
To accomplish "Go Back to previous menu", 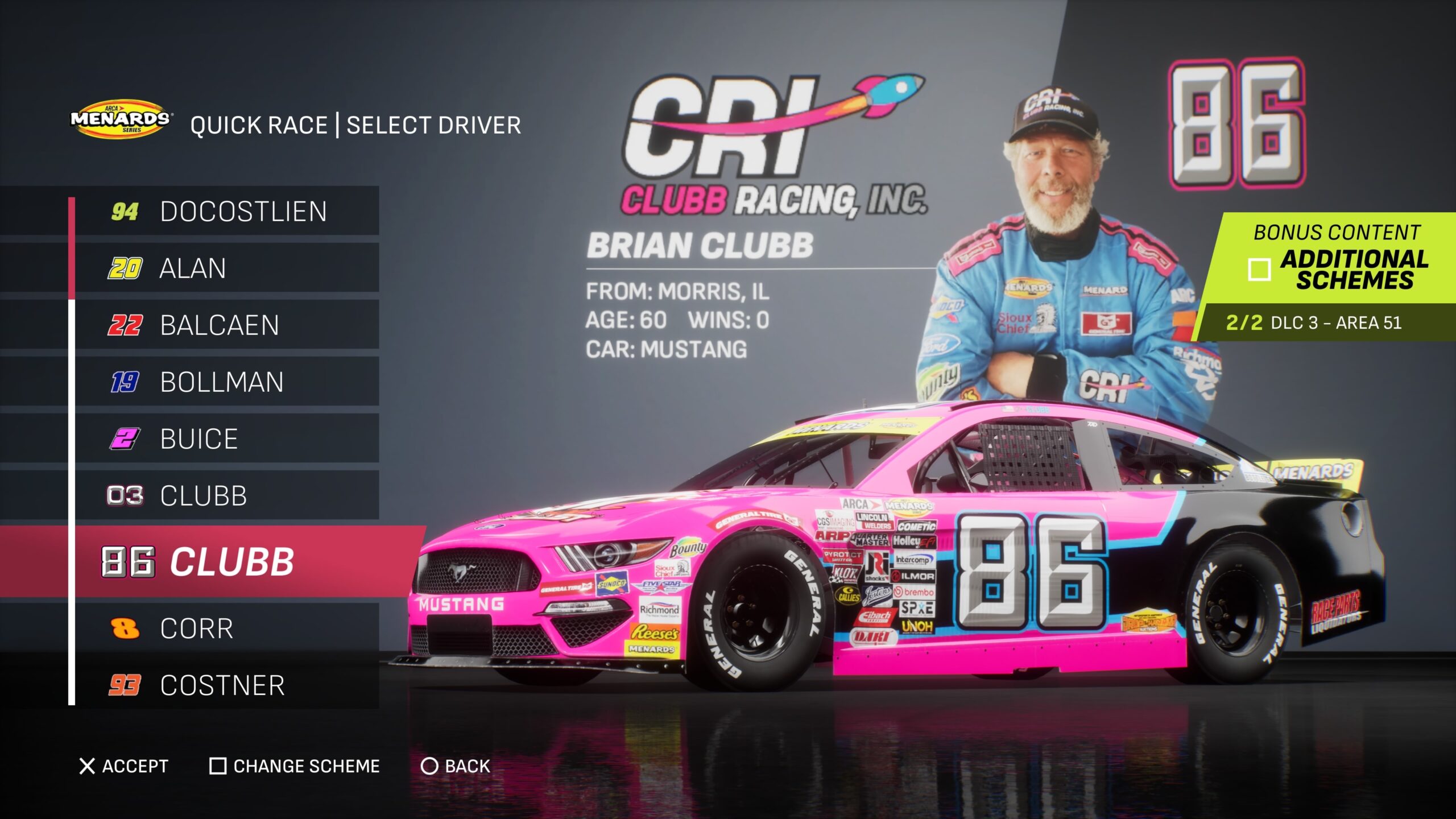I will (455, 766).
